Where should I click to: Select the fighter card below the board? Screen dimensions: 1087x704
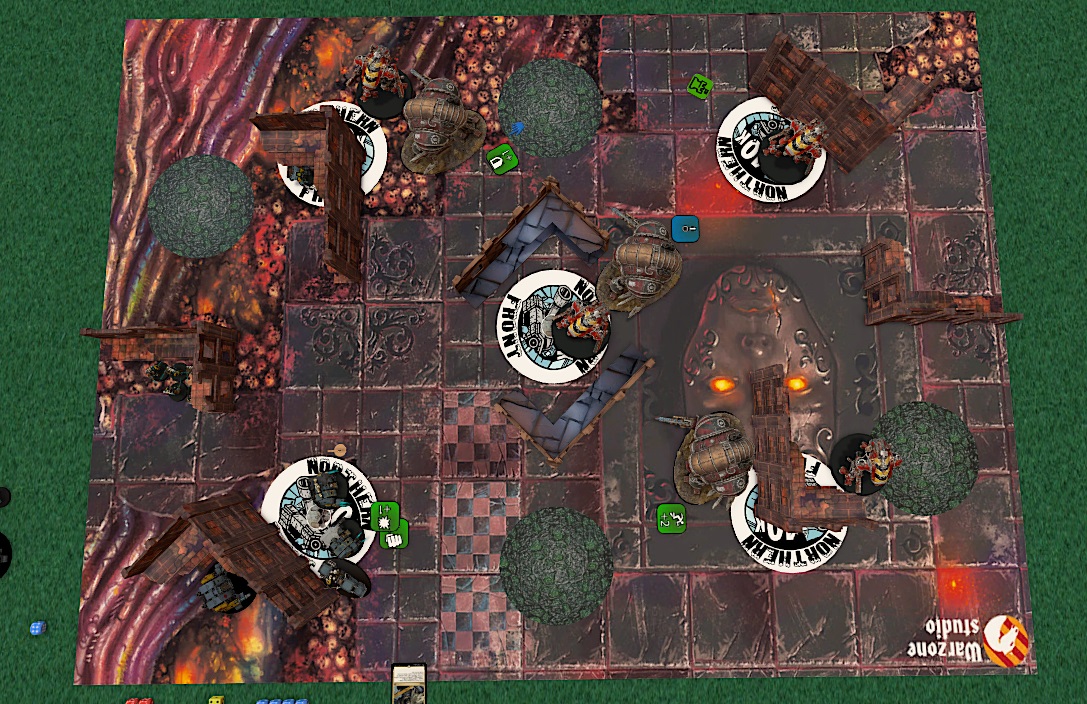tap(409, 684)
